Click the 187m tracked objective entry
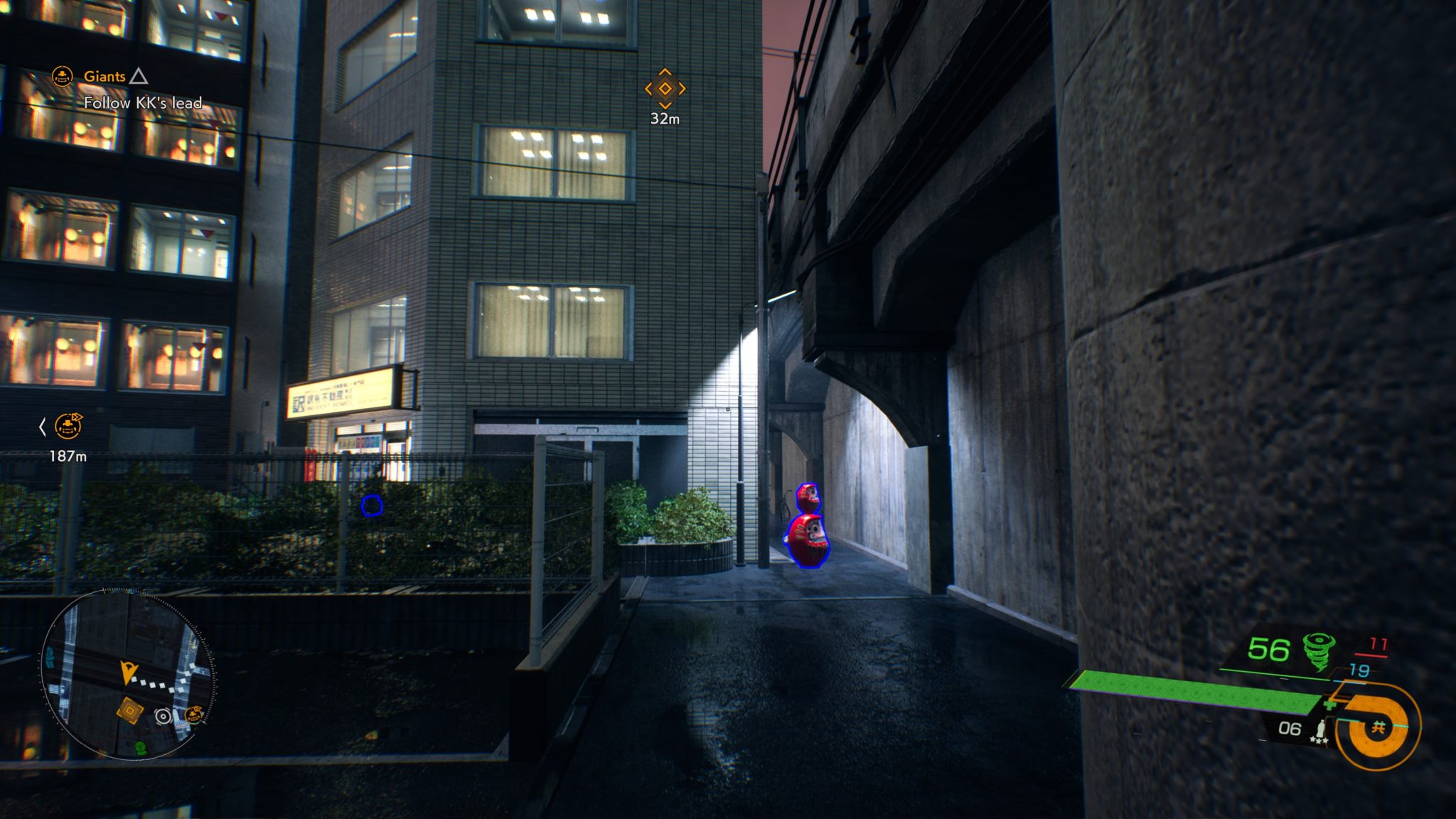The image size is (1456, 819). (67, 455)
